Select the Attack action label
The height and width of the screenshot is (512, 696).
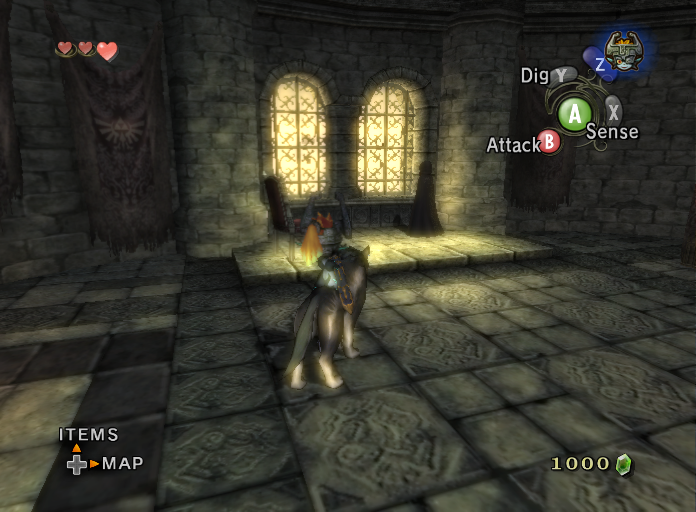513,145
